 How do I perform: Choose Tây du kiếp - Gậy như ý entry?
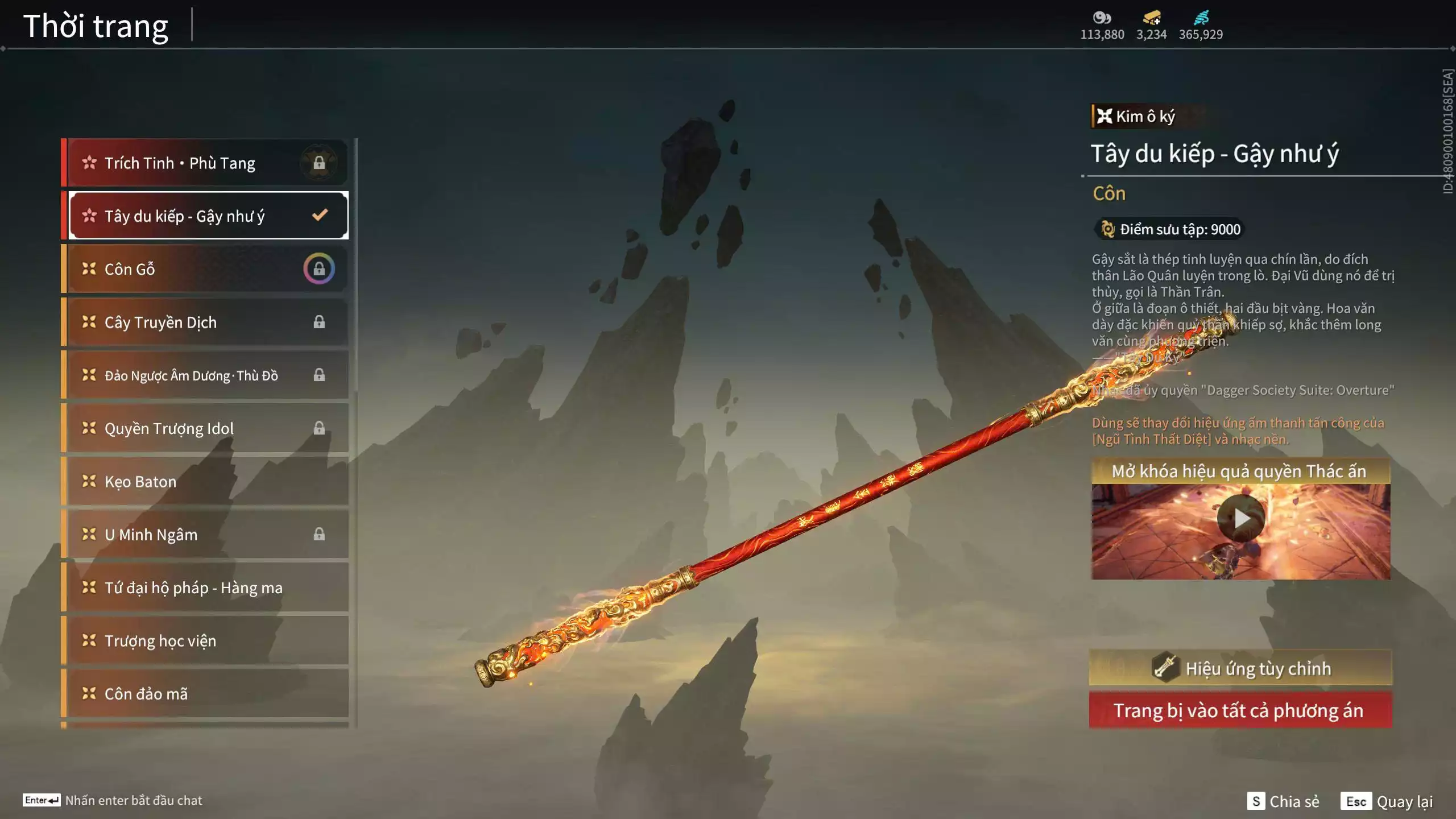coord(208,216)
